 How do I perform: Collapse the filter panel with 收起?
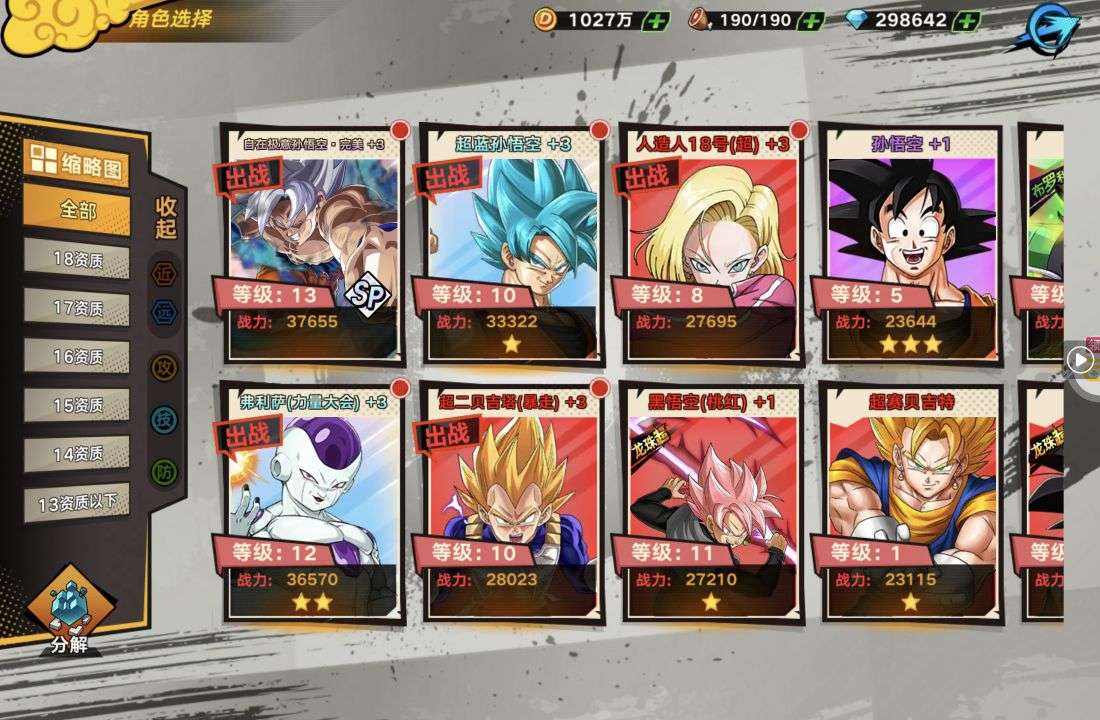166,217
